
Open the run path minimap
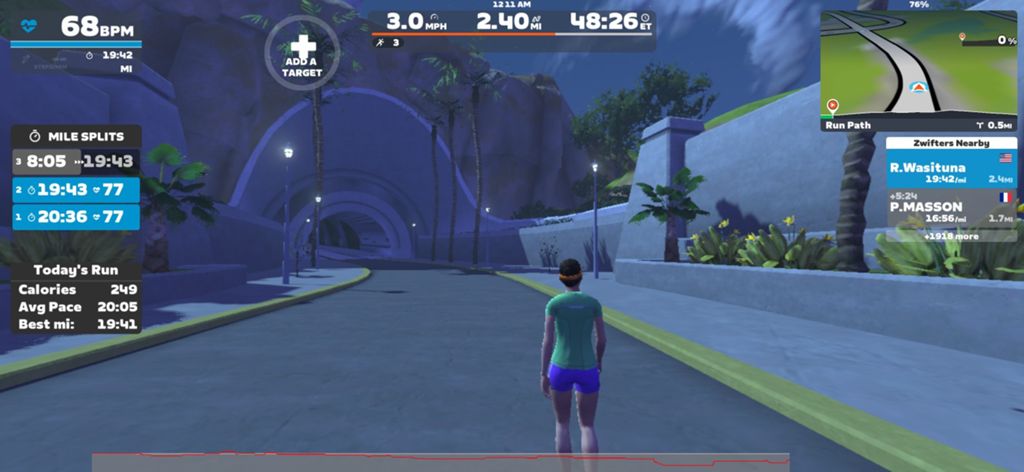[918, 65]
